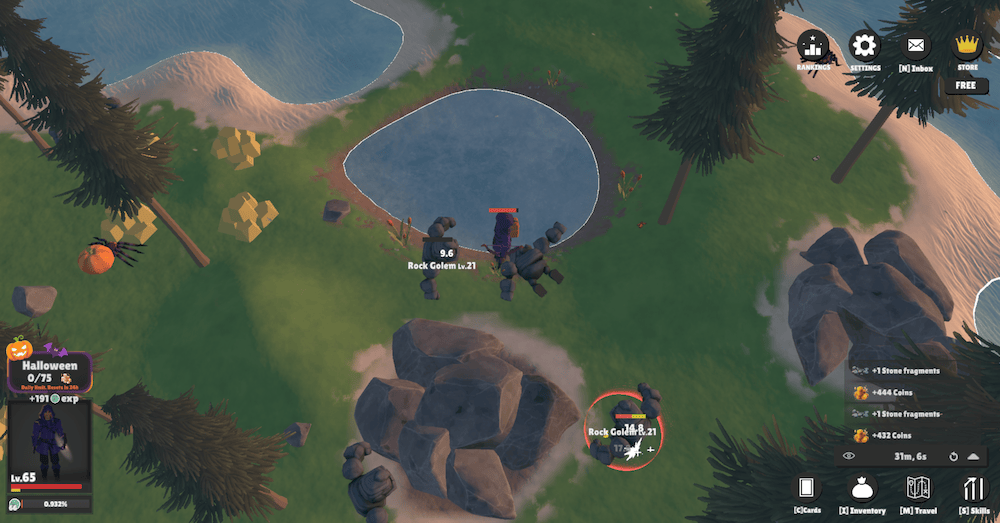Screen dimensions: 1000x523
Task: Collapse the loot log with the triangle arrow
Action: (973, 456)
